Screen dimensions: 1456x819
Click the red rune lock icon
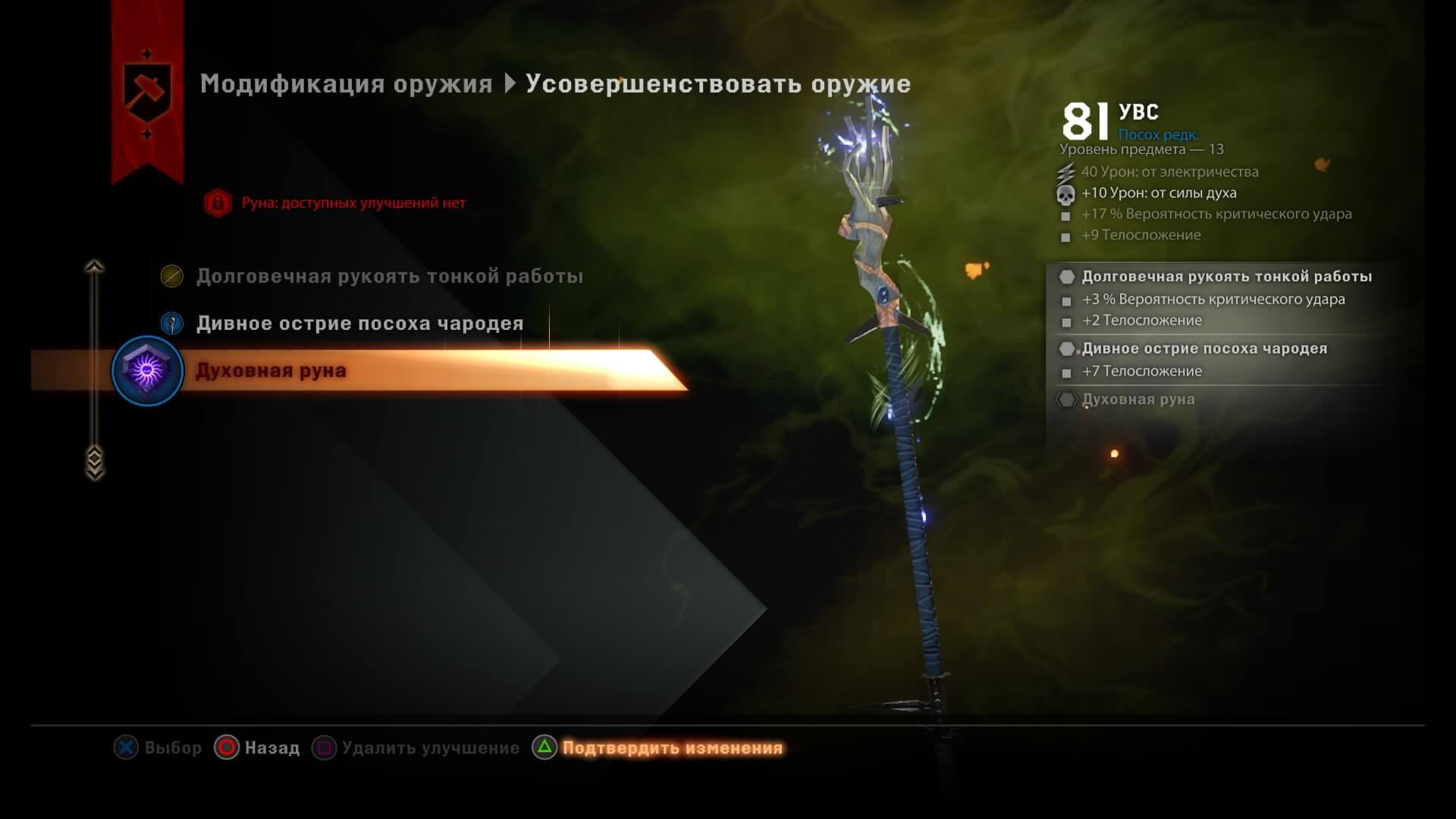217,202
